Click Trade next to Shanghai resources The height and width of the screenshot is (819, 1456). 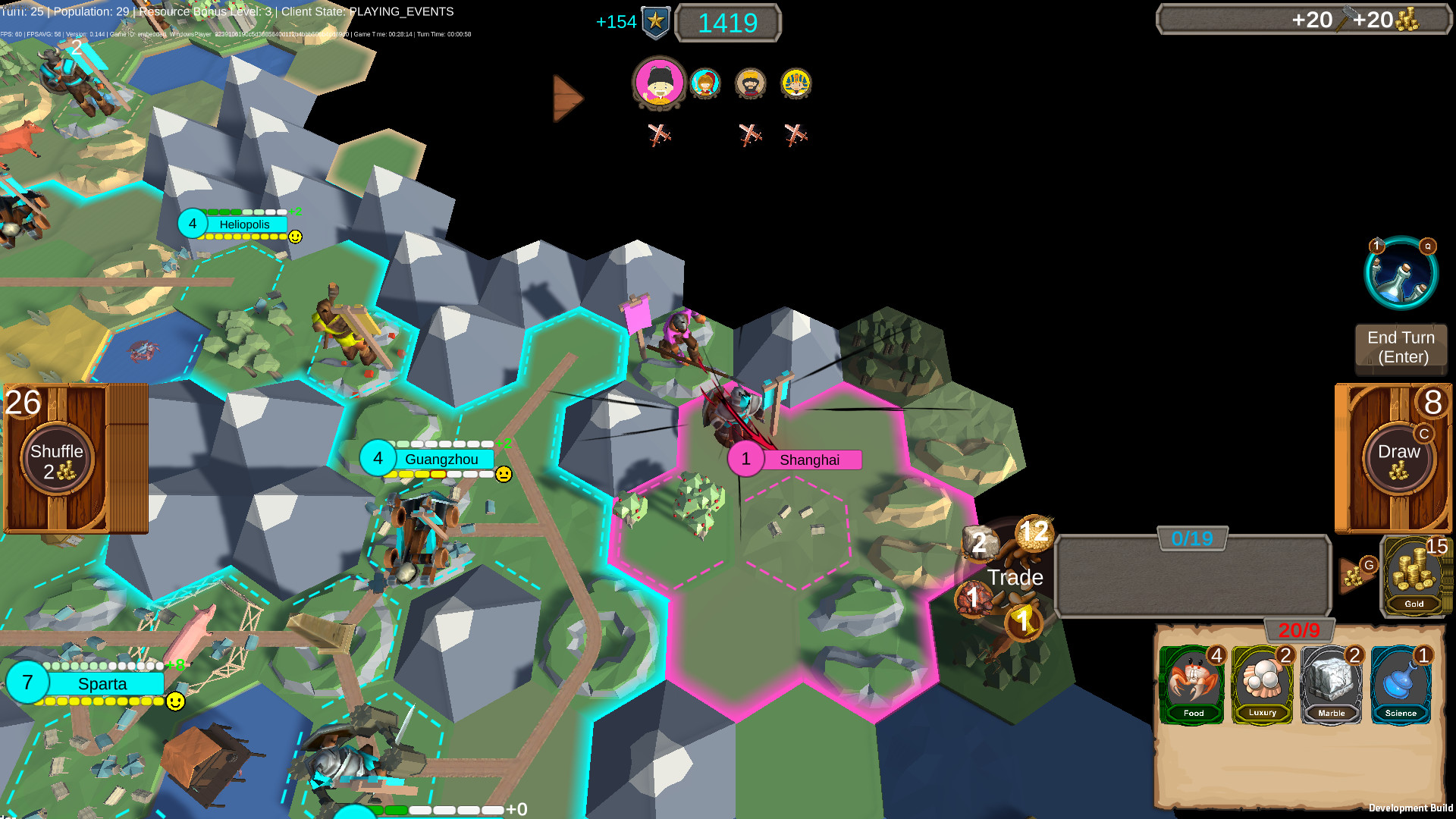[1015, 577]
